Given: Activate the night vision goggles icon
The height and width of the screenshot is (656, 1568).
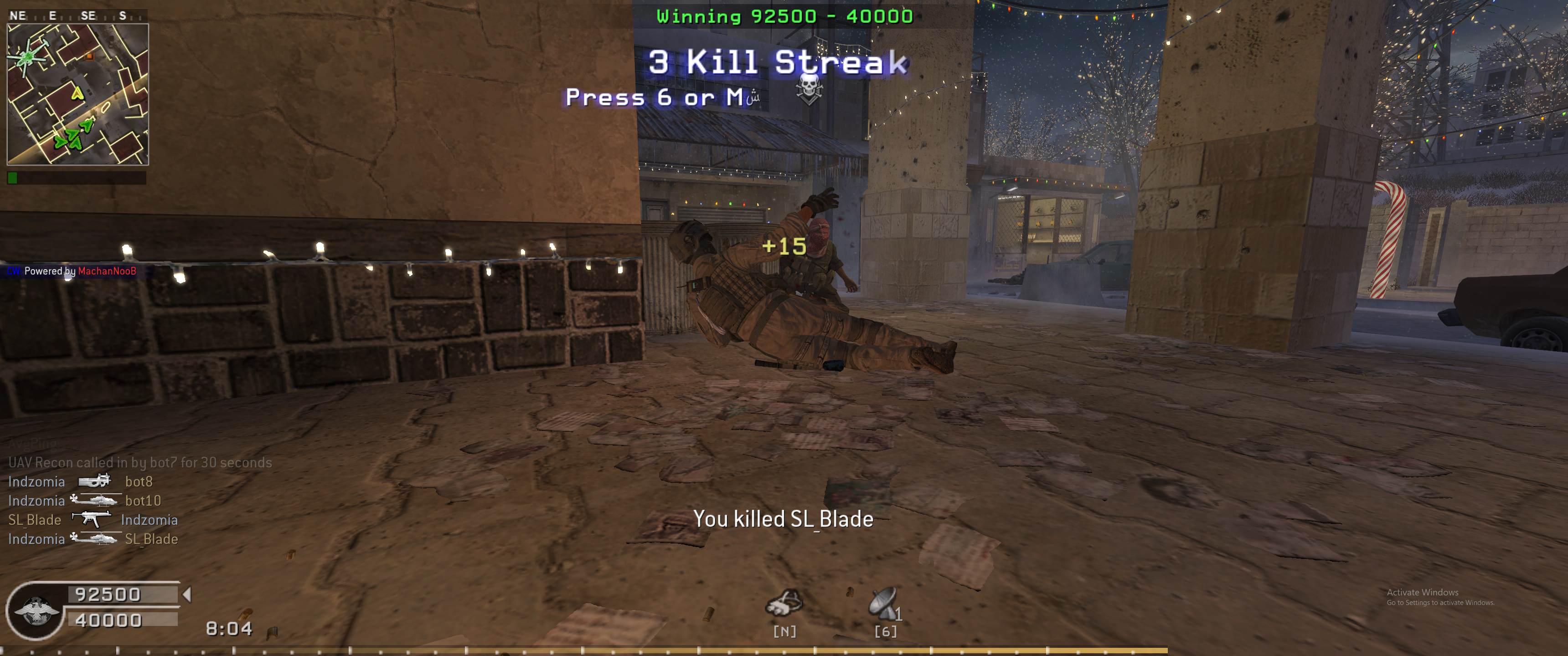Looking at the screenshot, I should [x=784, y=603].
